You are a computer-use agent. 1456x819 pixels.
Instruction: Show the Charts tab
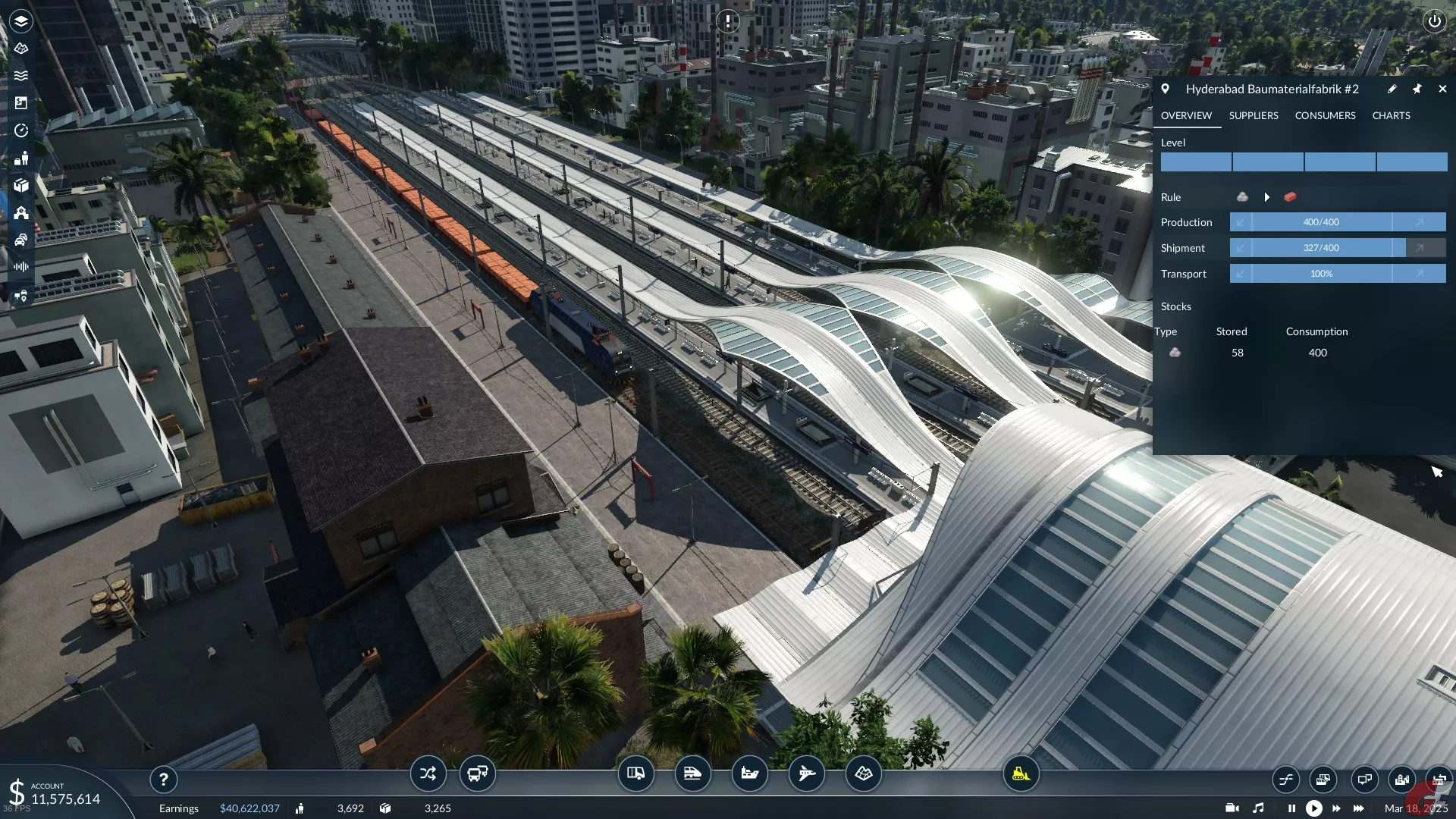1391,115
